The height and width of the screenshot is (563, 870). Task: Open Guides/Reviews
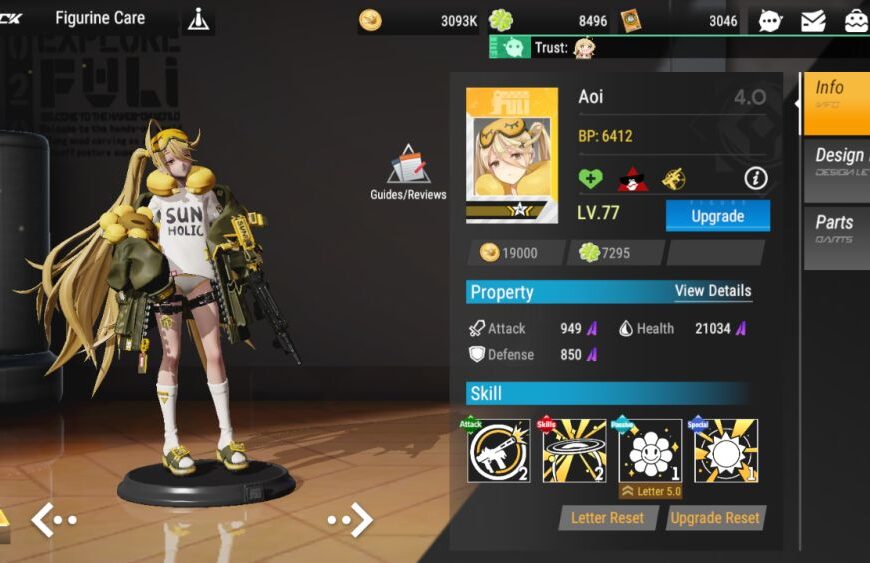[x=408, y=172]
